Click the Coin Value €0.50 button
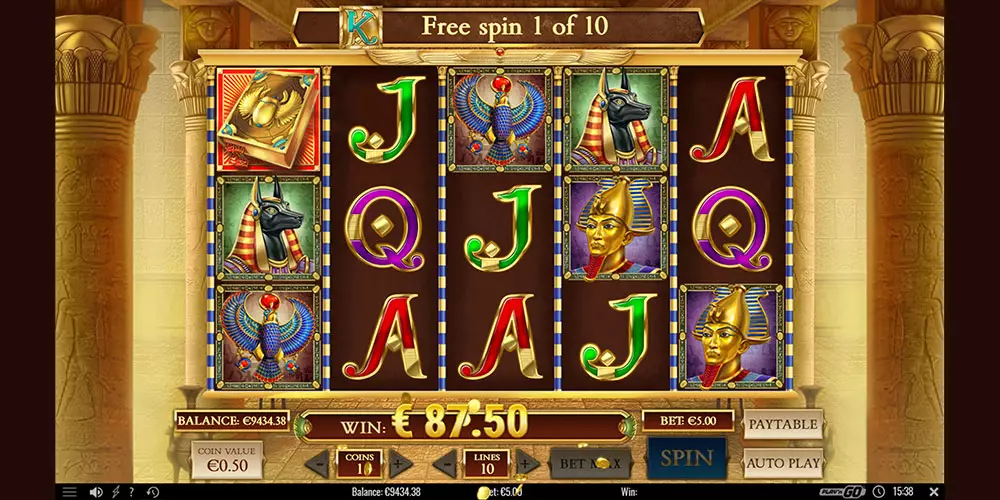The height and width of the screenshot is (500, 1000). [227, 460]
